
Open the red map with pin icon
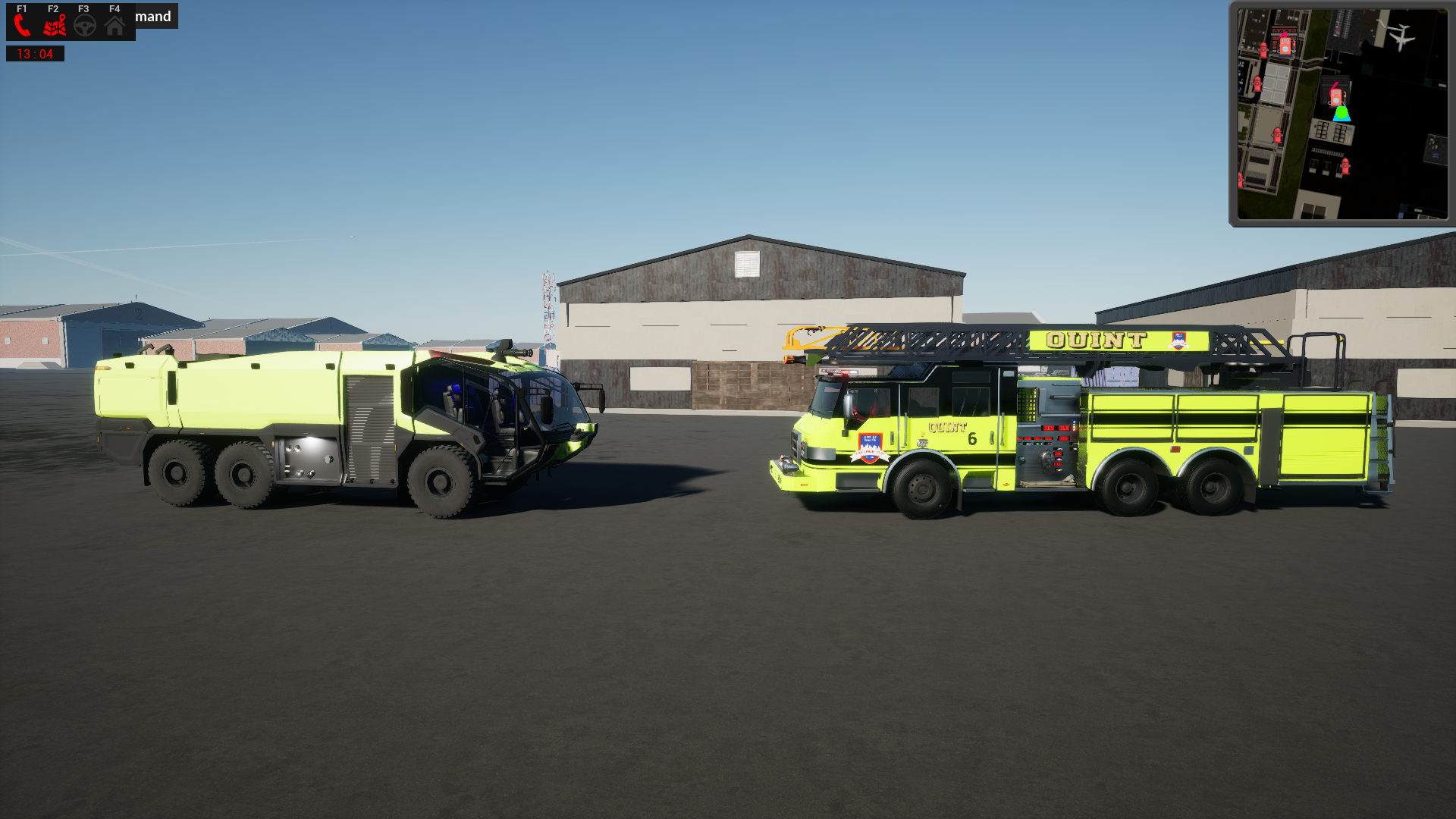click(54, 27)
